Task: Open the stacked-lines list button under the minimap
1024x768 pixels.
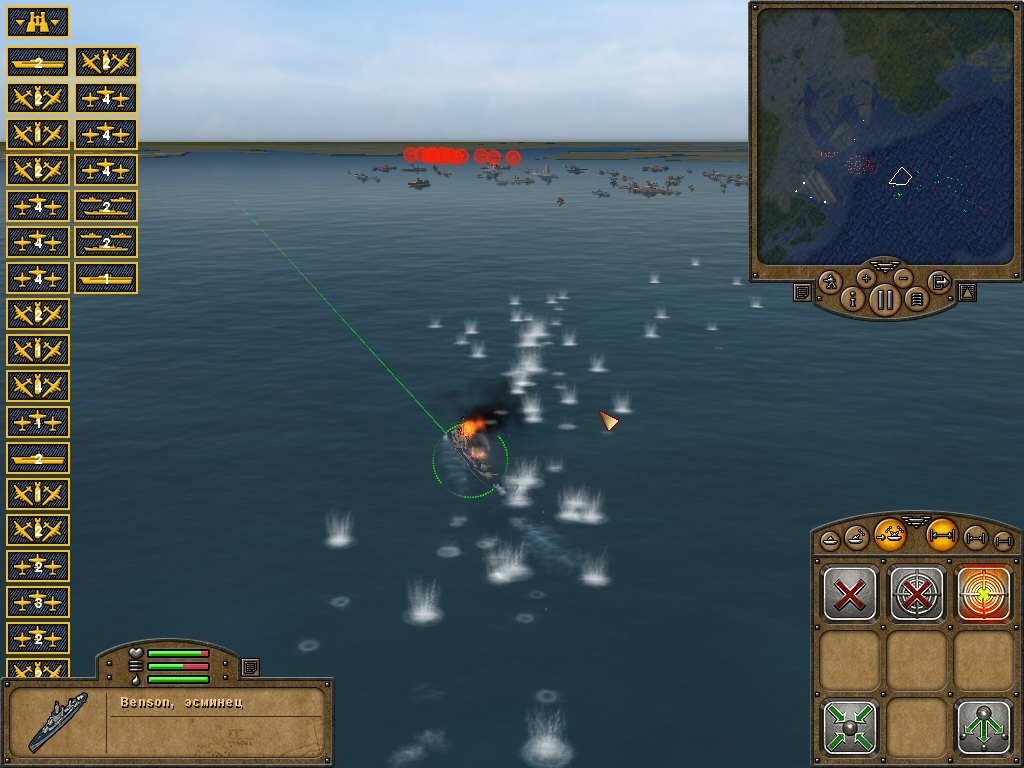Action: click(916, 298)
